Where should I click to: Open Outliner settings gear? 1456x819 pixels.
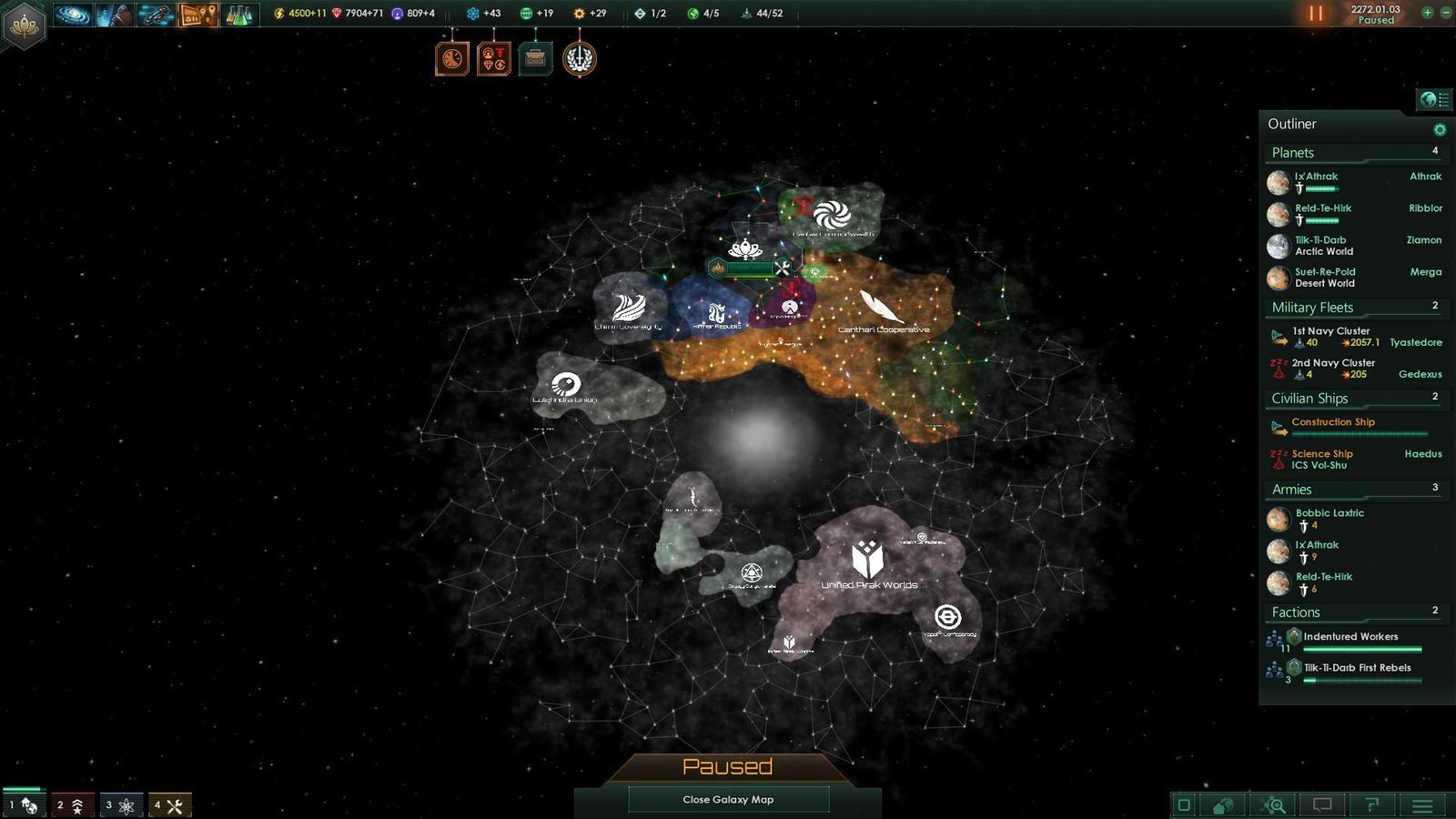(x=1440, y=129)
